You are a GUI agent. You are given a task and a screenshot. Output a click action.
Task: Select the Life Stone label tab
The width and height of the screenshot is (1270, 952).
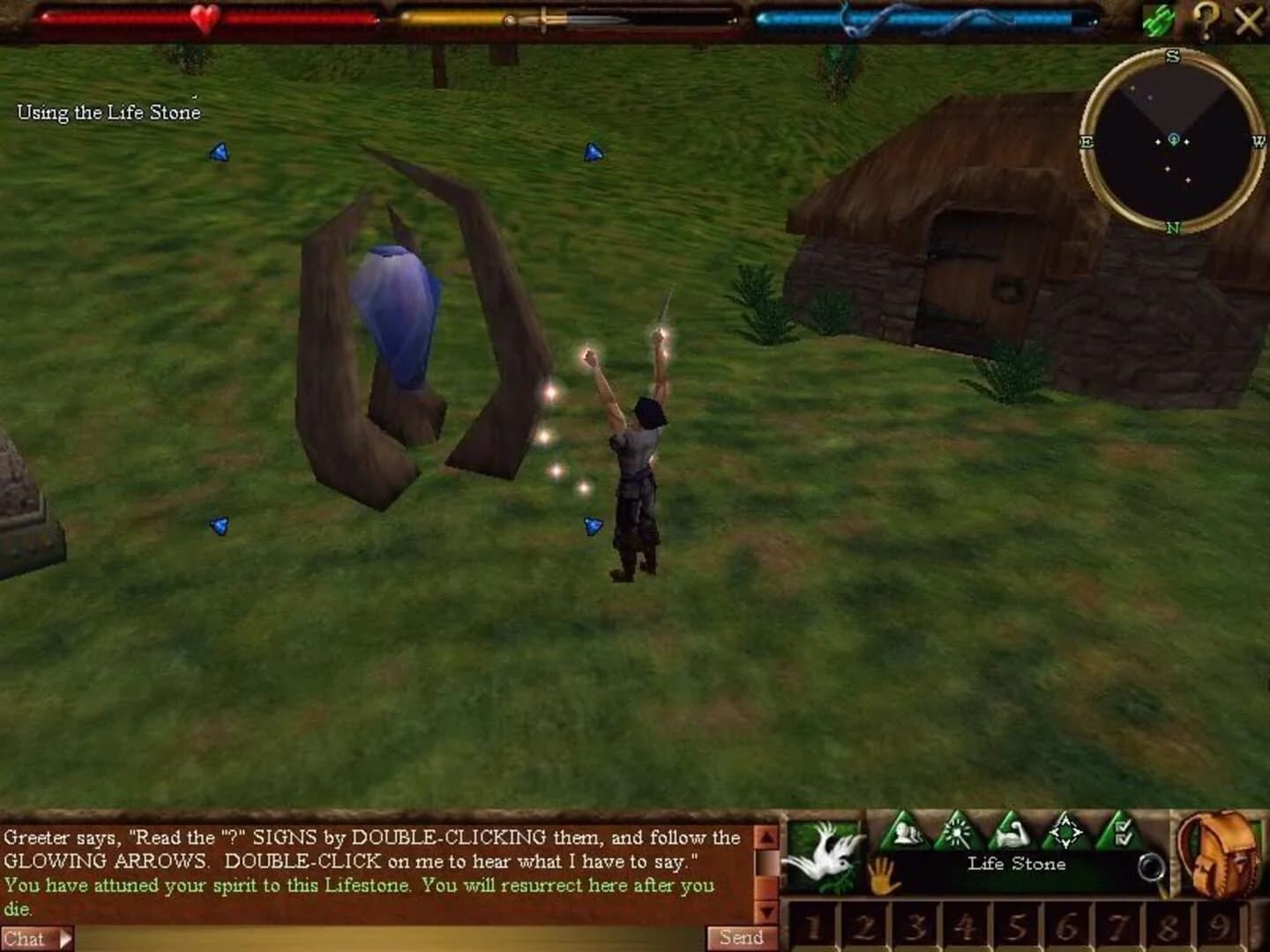coord(1014,864)
